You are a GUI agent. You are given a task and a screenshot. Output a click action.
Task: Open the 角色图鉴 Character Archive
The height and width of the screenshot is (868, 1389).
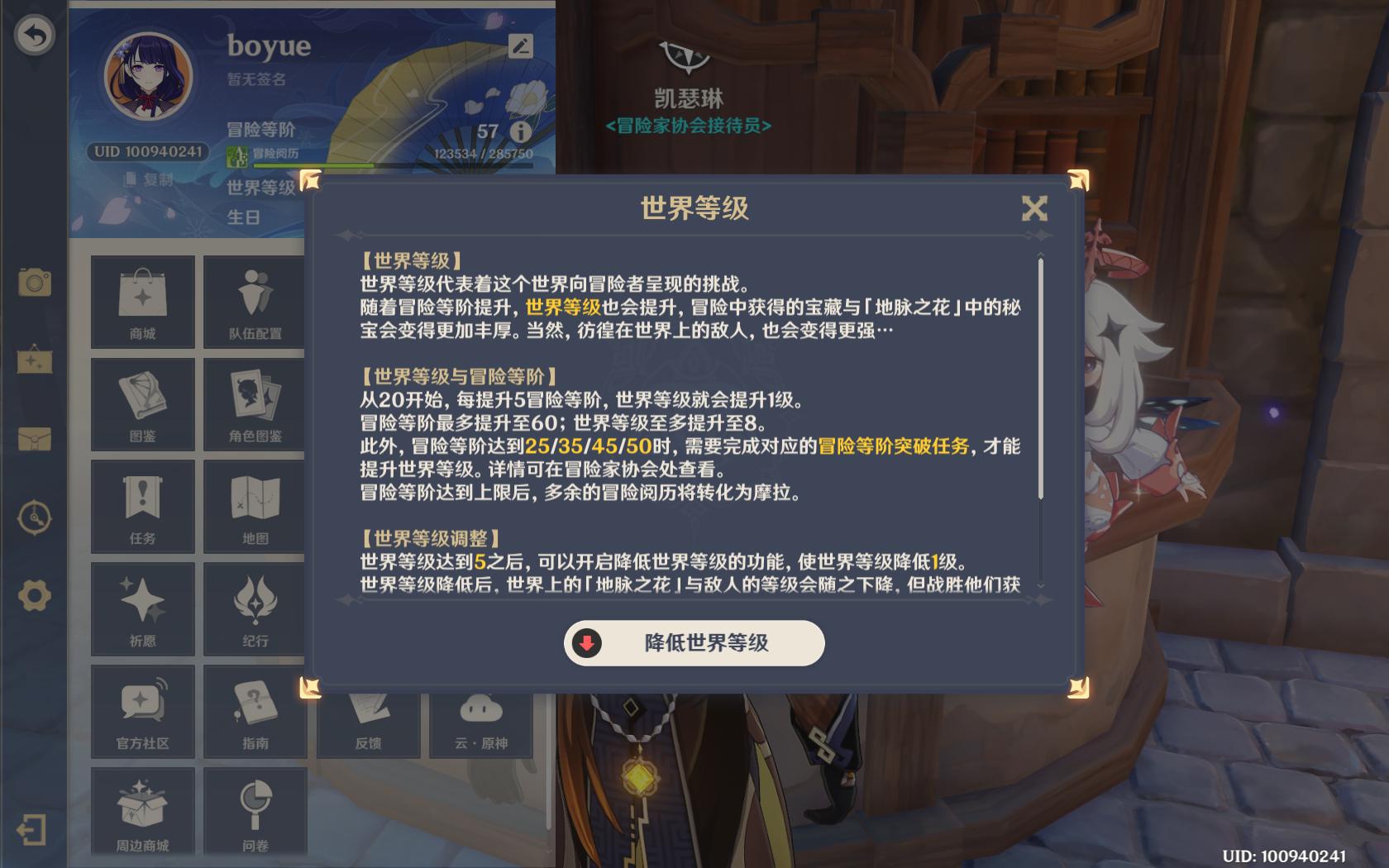(255, 404)
